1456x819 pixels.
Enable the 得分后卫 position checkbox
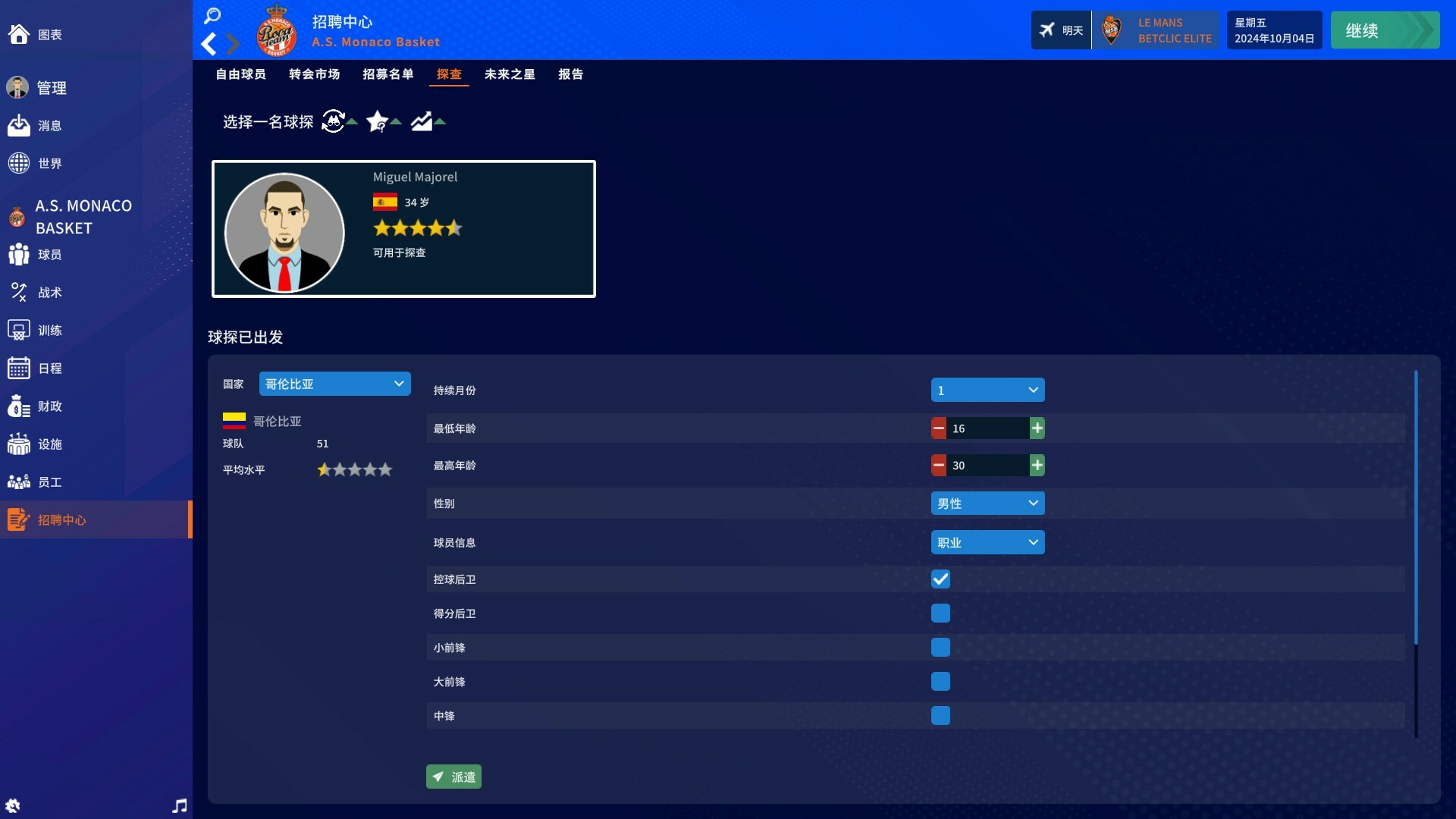tap(940, 613)
